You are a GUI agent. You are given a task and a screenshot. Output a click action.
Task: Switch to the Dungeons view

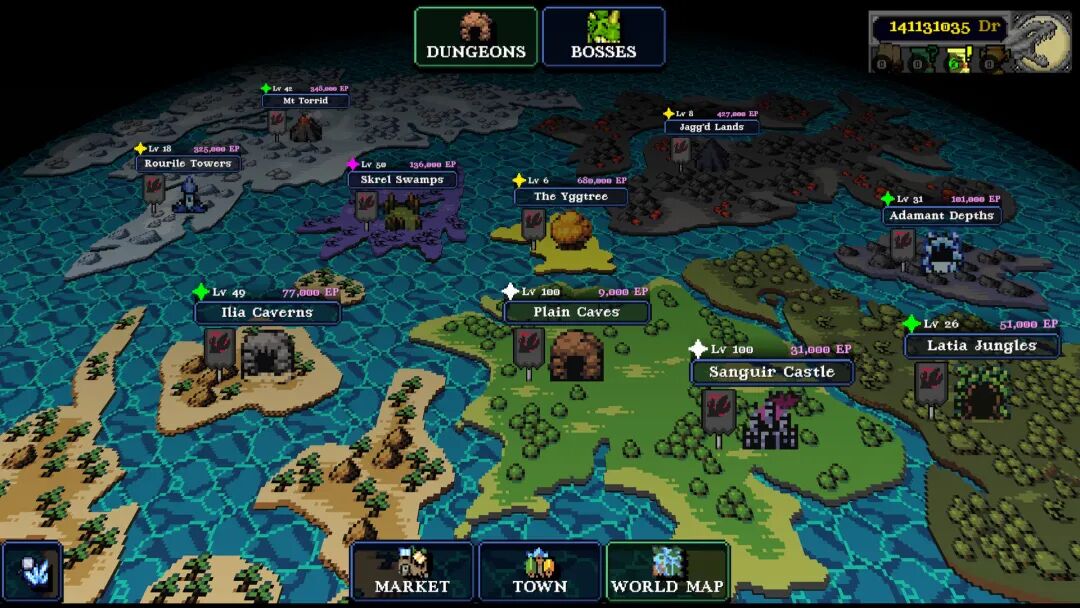(476, 37)
